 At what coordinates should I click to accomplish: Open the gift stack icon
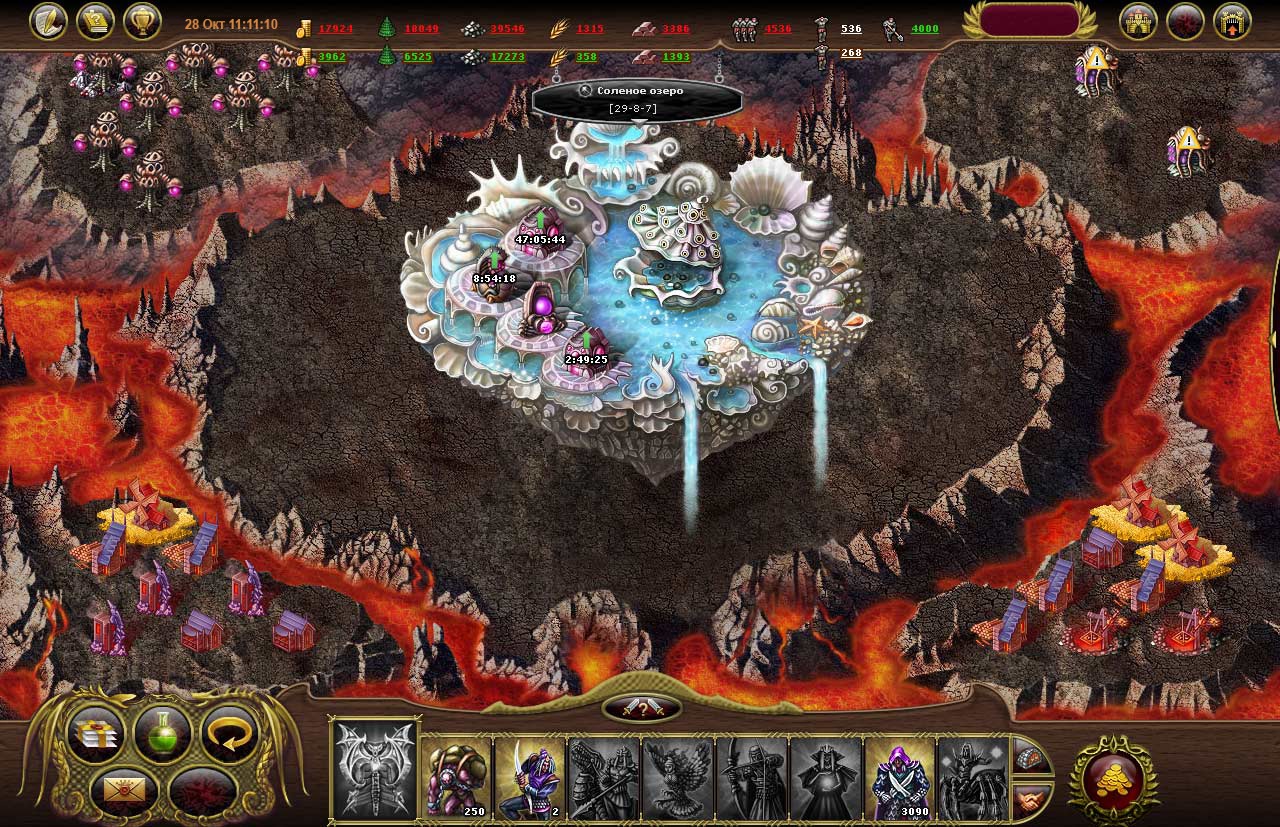click(96, 735)
